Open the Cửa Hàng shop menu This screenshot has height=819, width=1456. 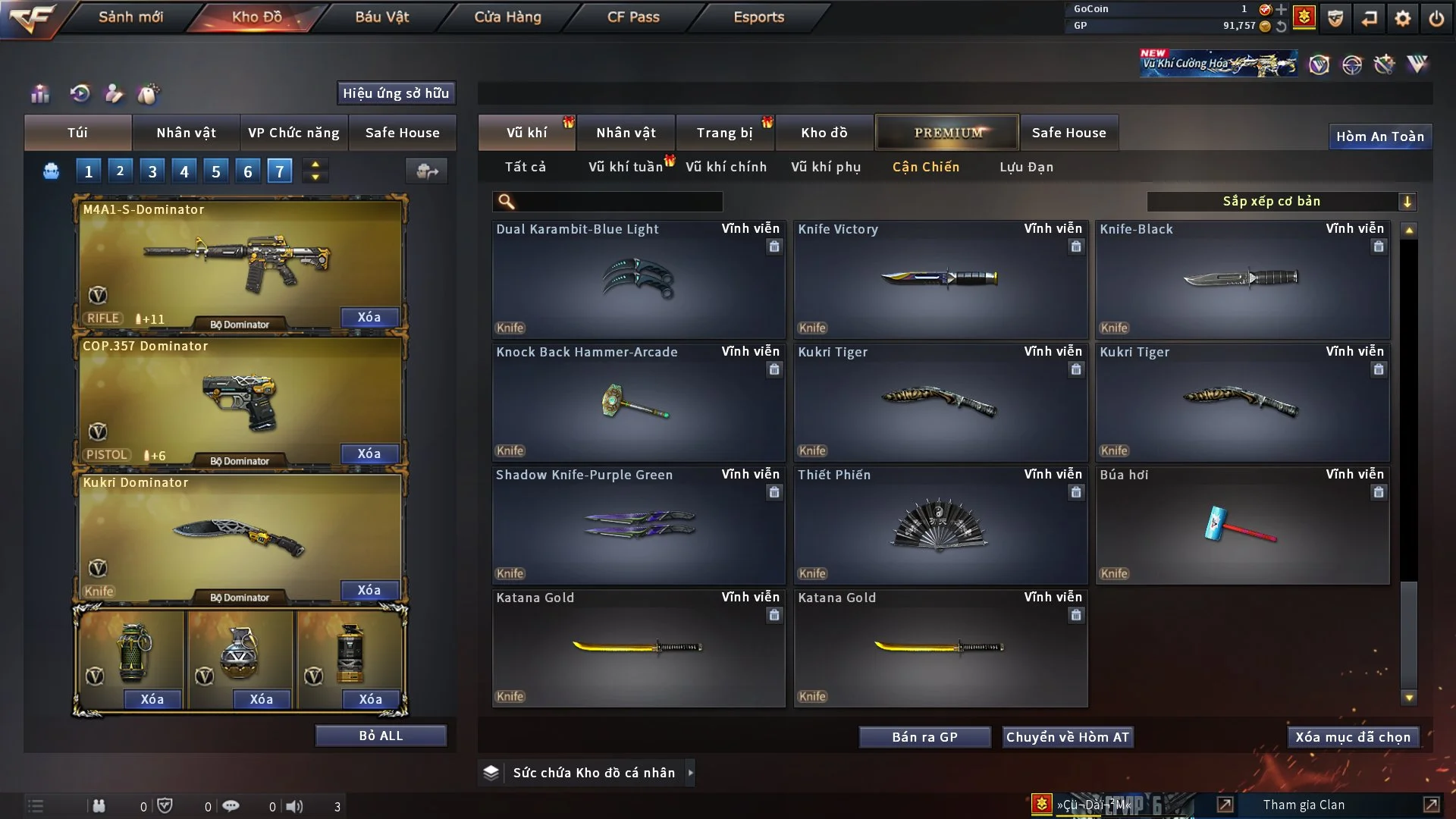507,17
